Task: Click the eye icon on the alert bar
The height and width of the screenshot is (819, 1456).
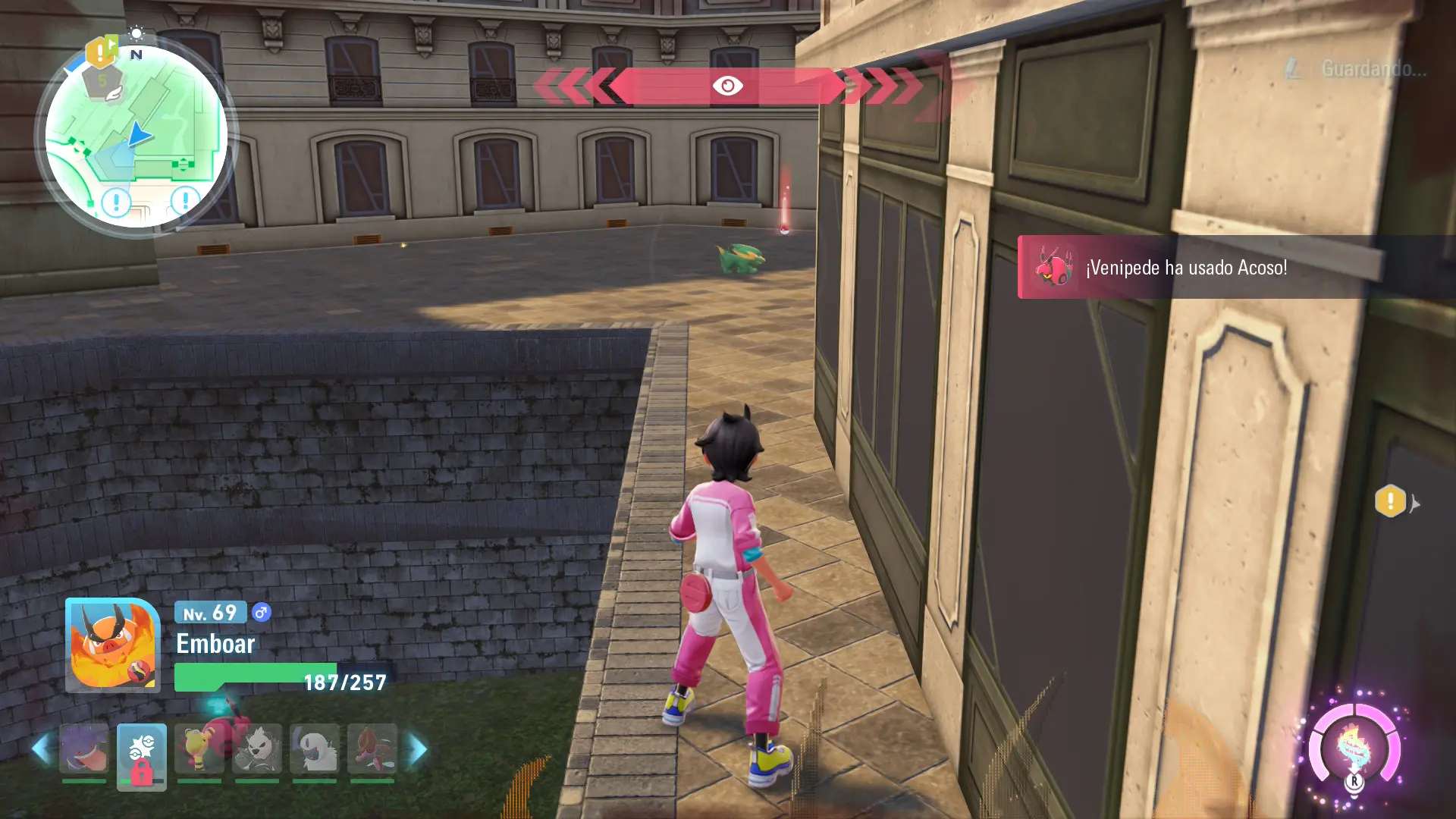Action: pos(727,86)
